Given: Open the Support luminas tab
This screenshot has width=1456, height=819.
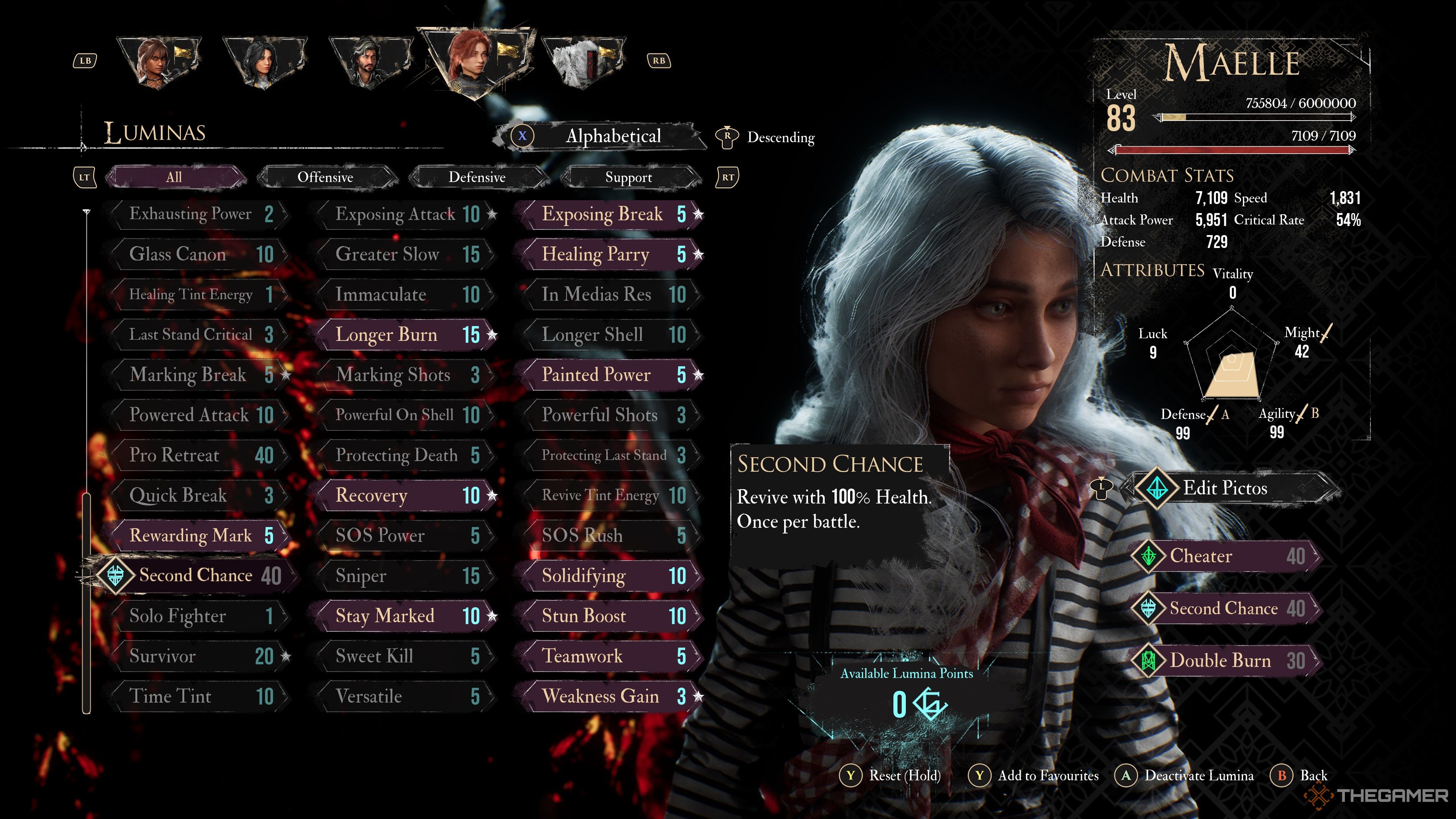Looking at the screenshot, I should [629, 177].
